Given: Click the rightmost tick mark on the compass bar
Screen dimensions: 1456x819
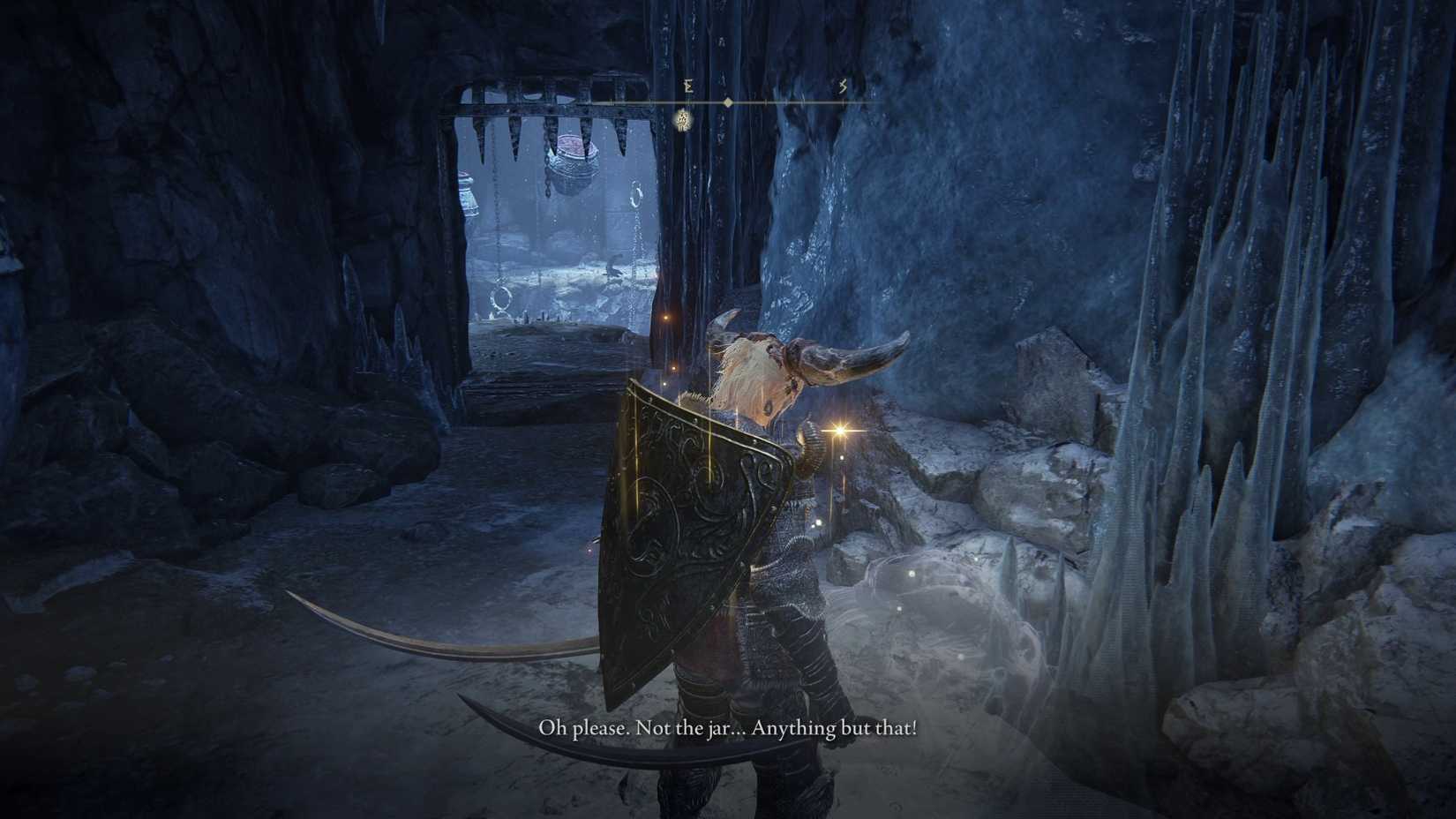Looking at the screenshot, I should [x=843, y=101].
